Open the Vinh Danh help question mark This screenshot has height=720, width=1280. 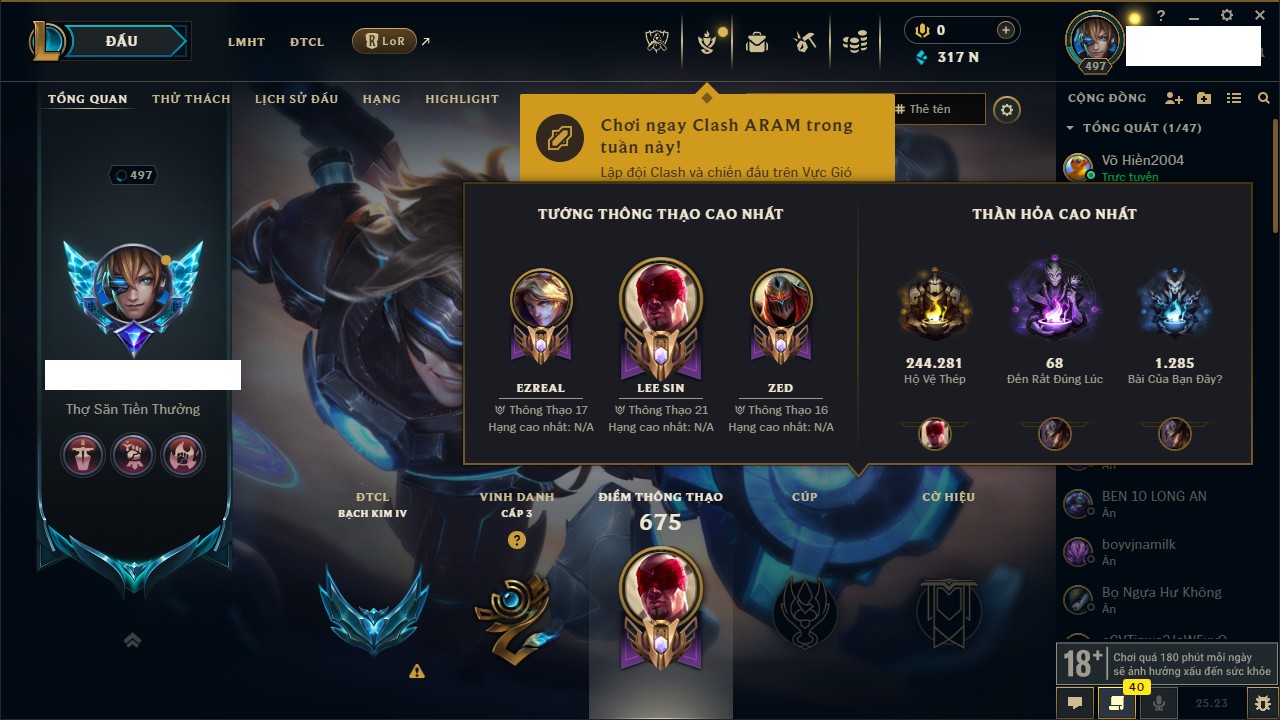[x=516, y=540]
